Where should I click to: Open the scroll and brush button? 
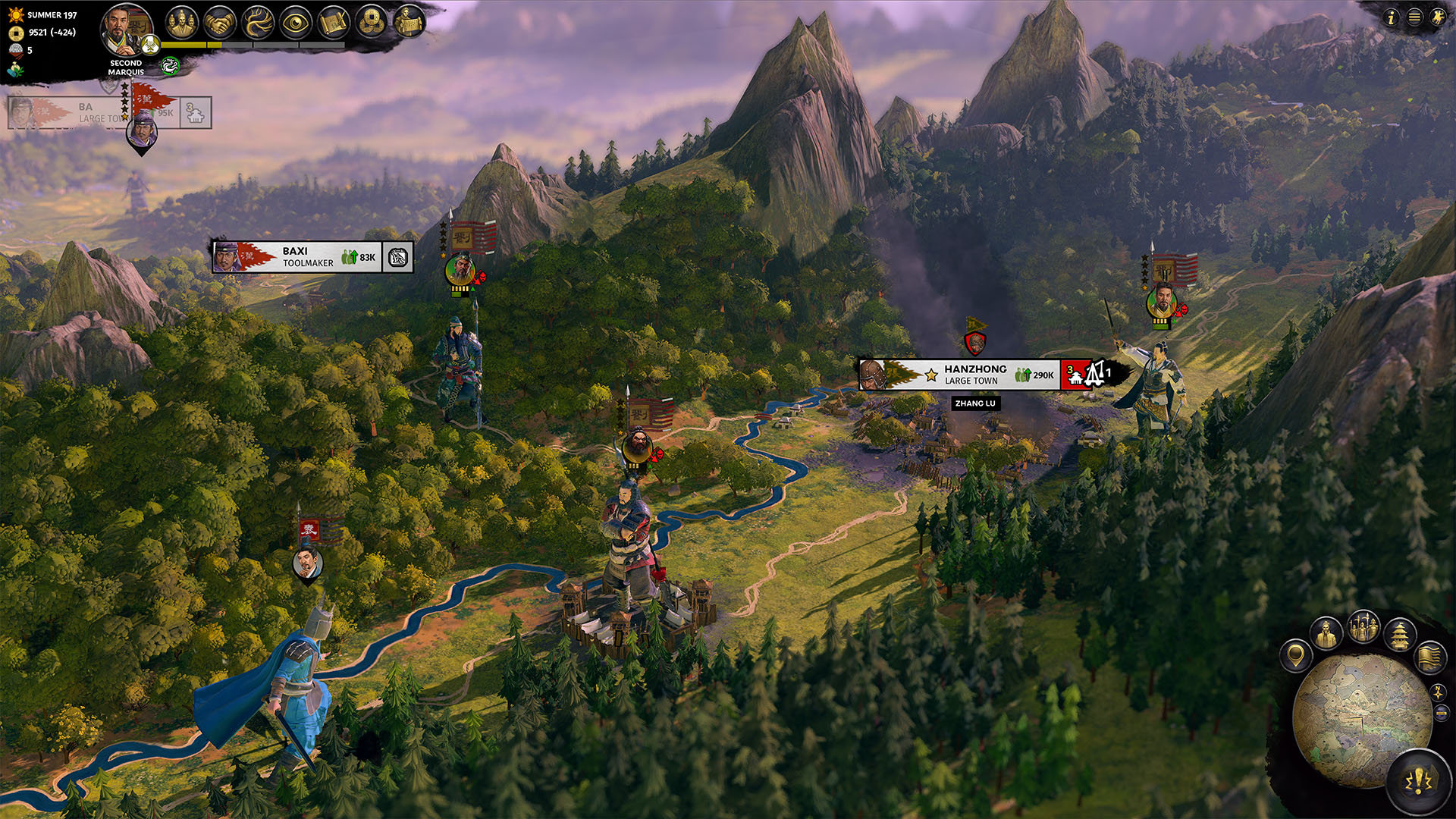pyautogui.click(x=334, y=23)
